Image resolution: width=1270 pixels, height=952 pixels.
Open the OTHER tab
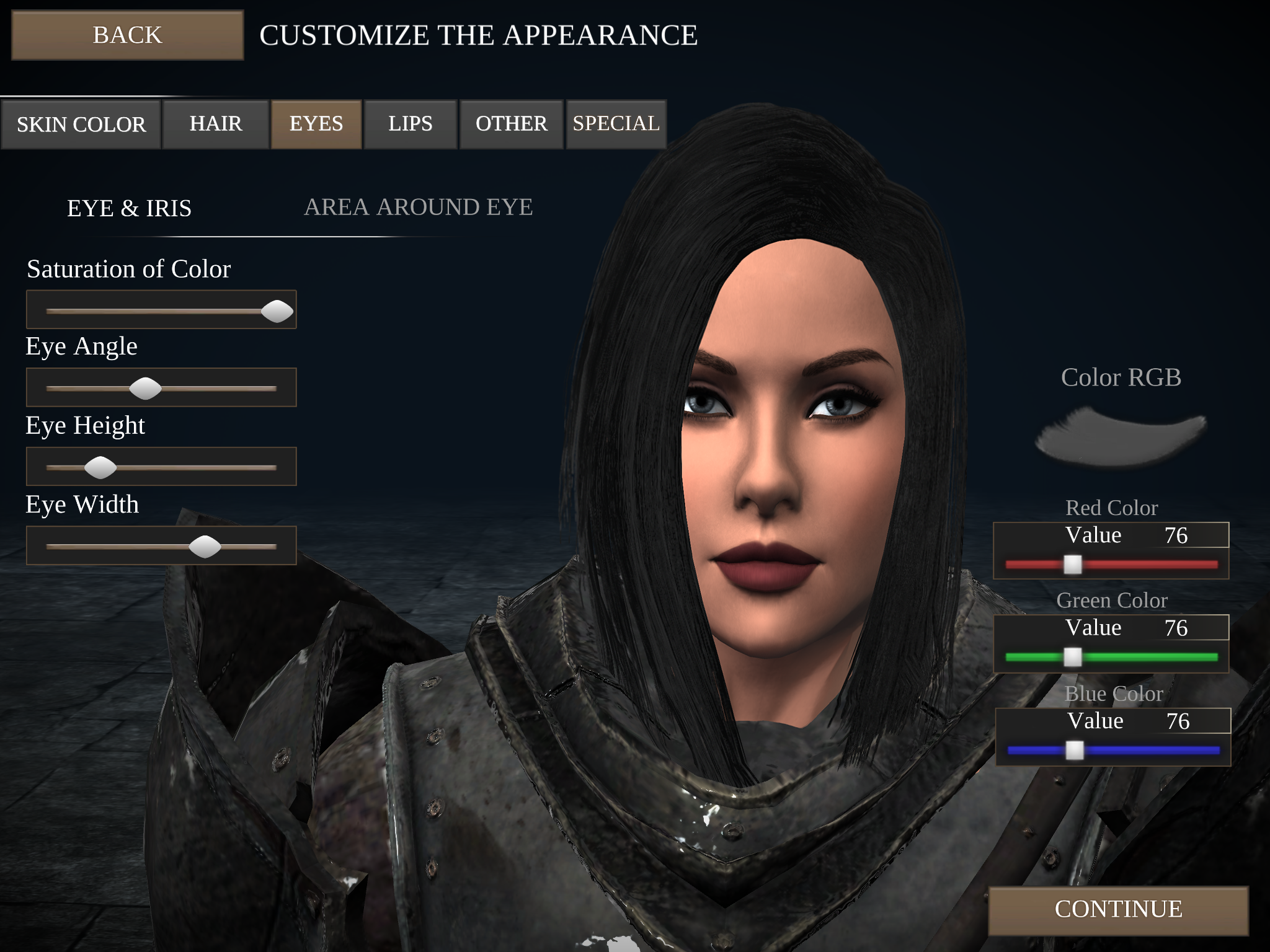click(510, 123)
